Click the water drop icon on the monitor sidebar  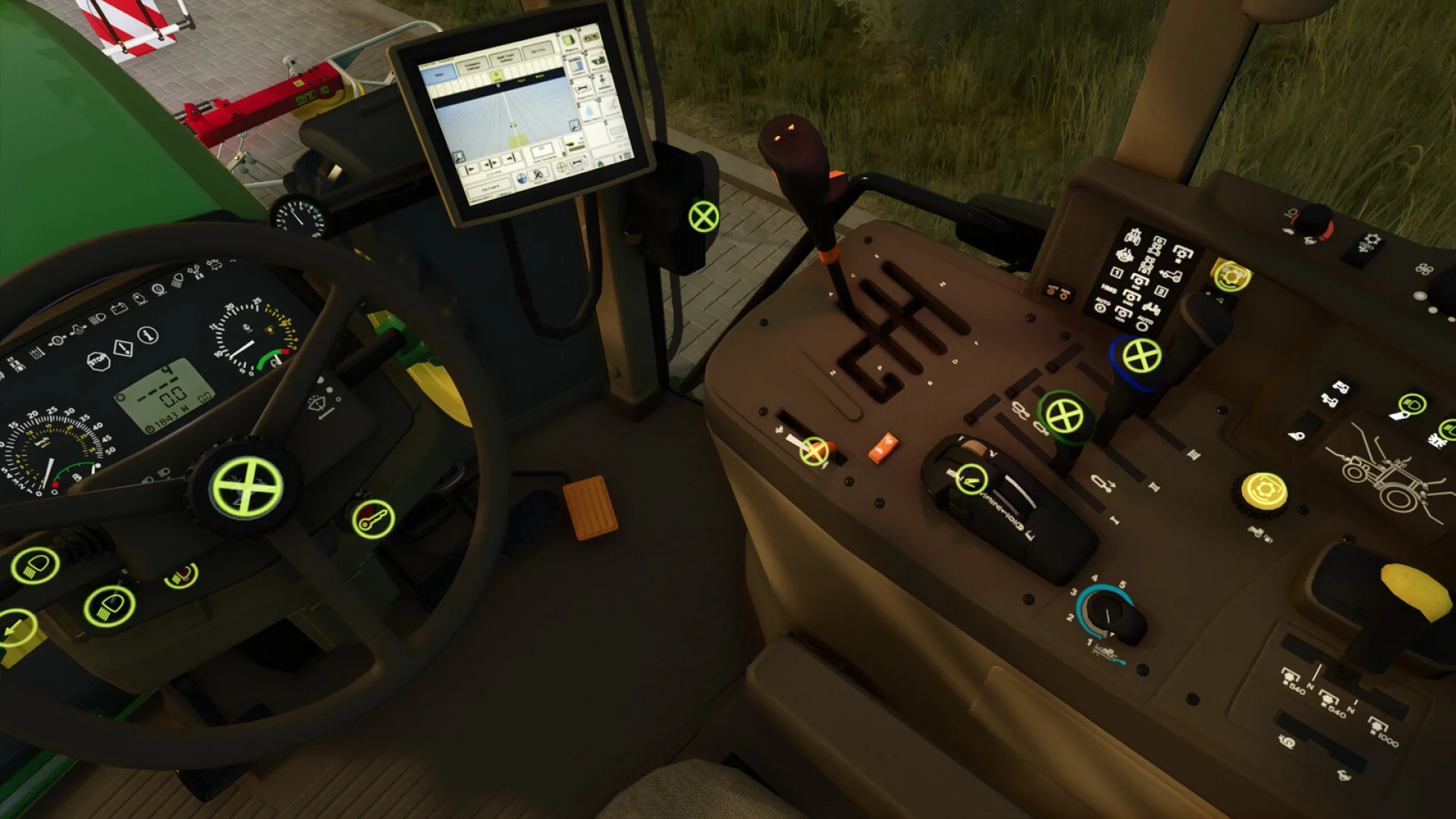click(589, 110)
